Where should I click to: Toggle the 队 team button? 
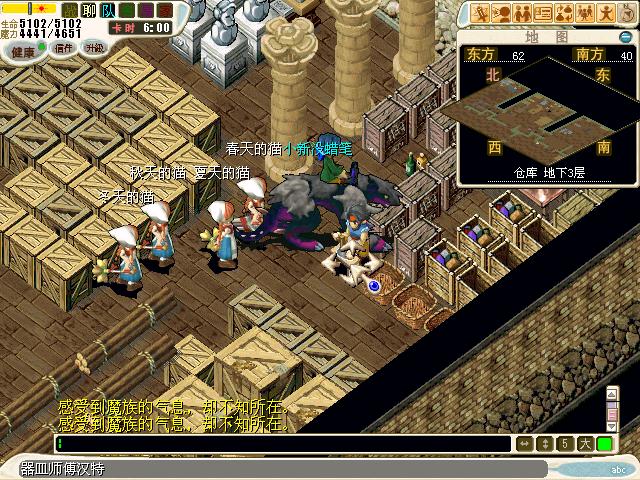point(106,10)
